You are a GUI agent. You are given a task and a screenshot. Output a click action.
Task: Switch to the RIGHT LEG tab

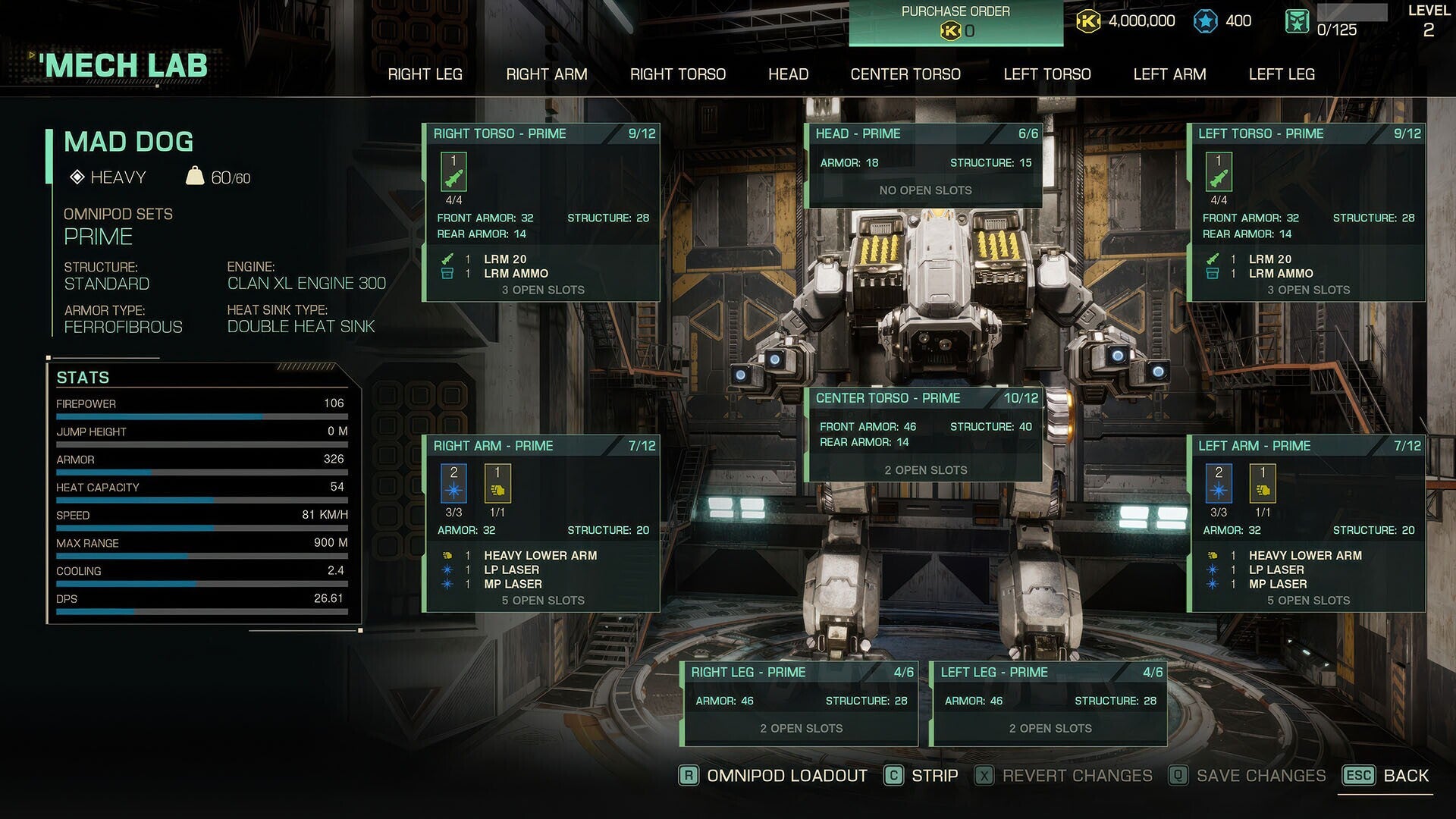pyautogui.click(x=425, y=74)
